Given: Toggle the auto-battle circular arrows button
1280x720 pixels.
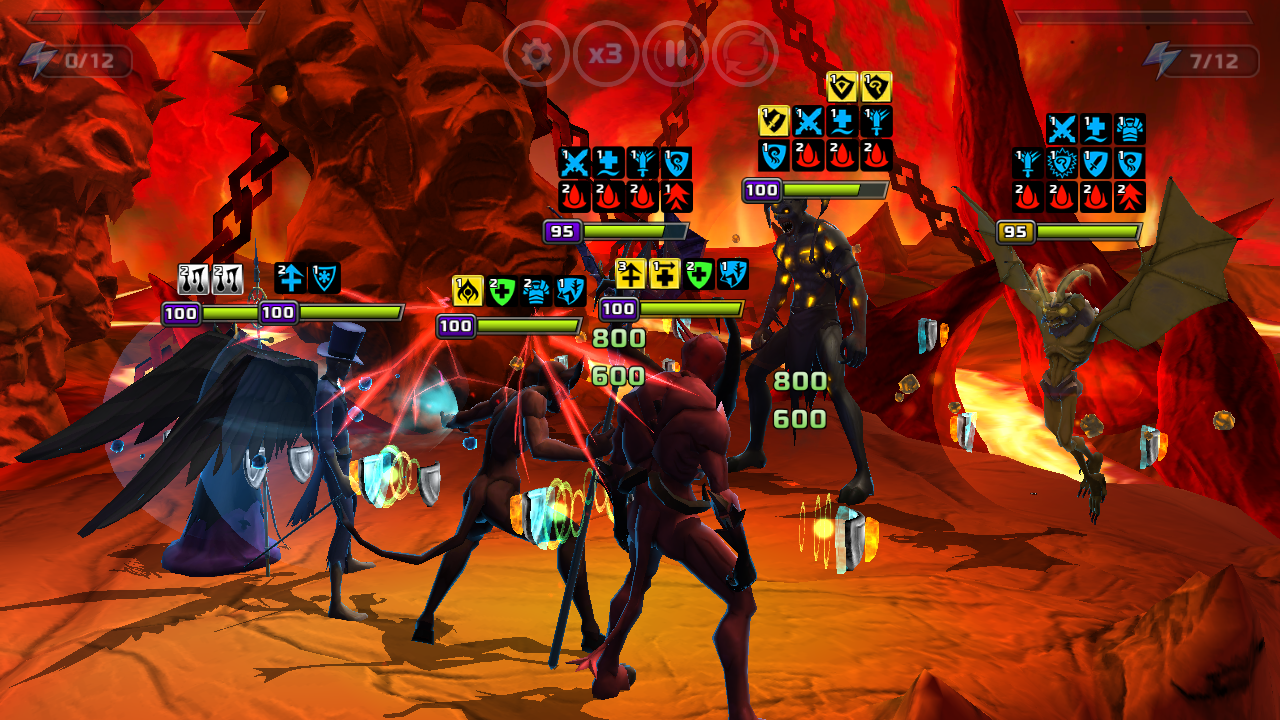Looking at the screenshot, I should point(745,54).
